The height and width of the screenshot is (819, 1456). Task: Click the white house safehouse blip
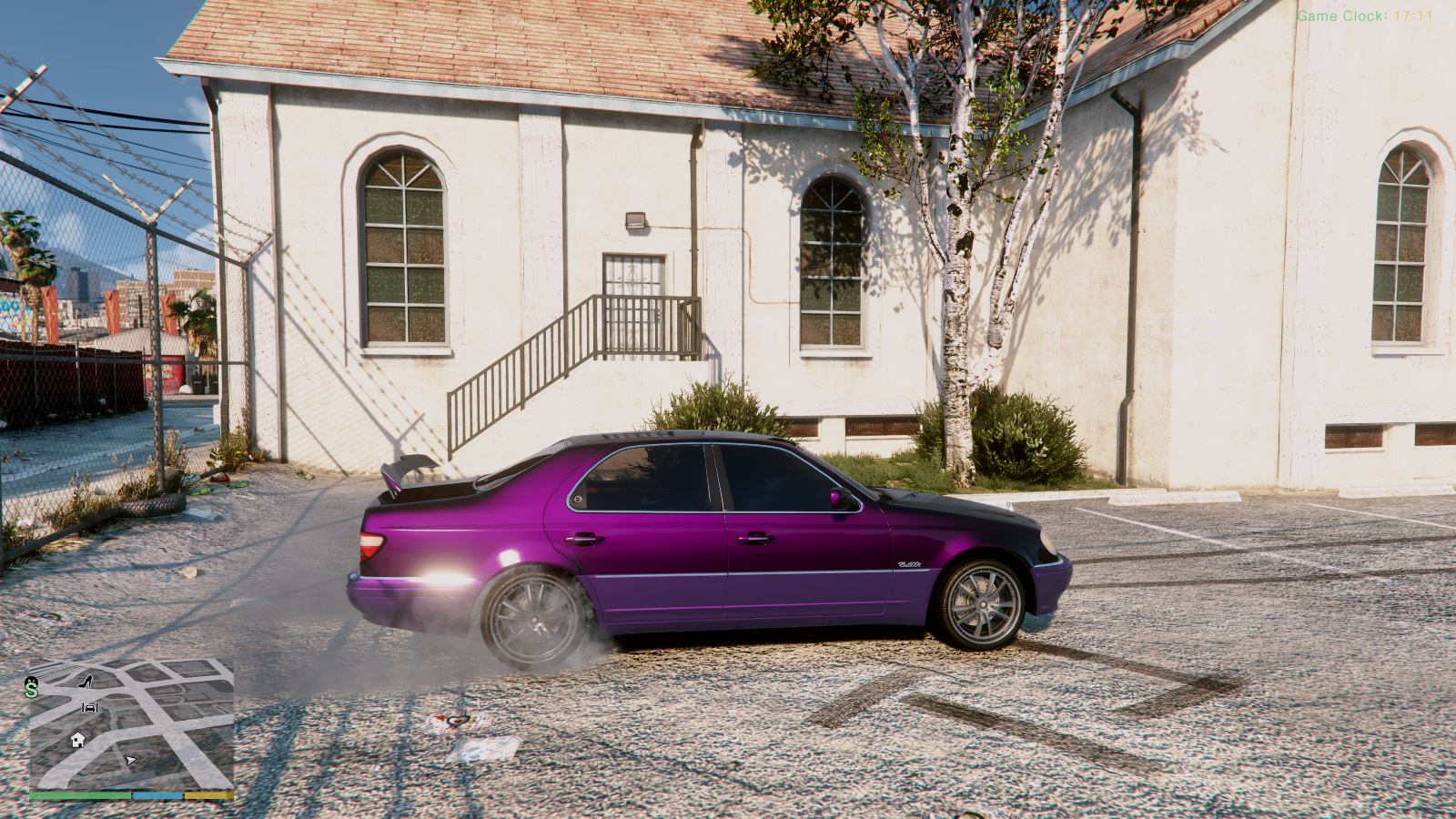click(x=76, y=740)
